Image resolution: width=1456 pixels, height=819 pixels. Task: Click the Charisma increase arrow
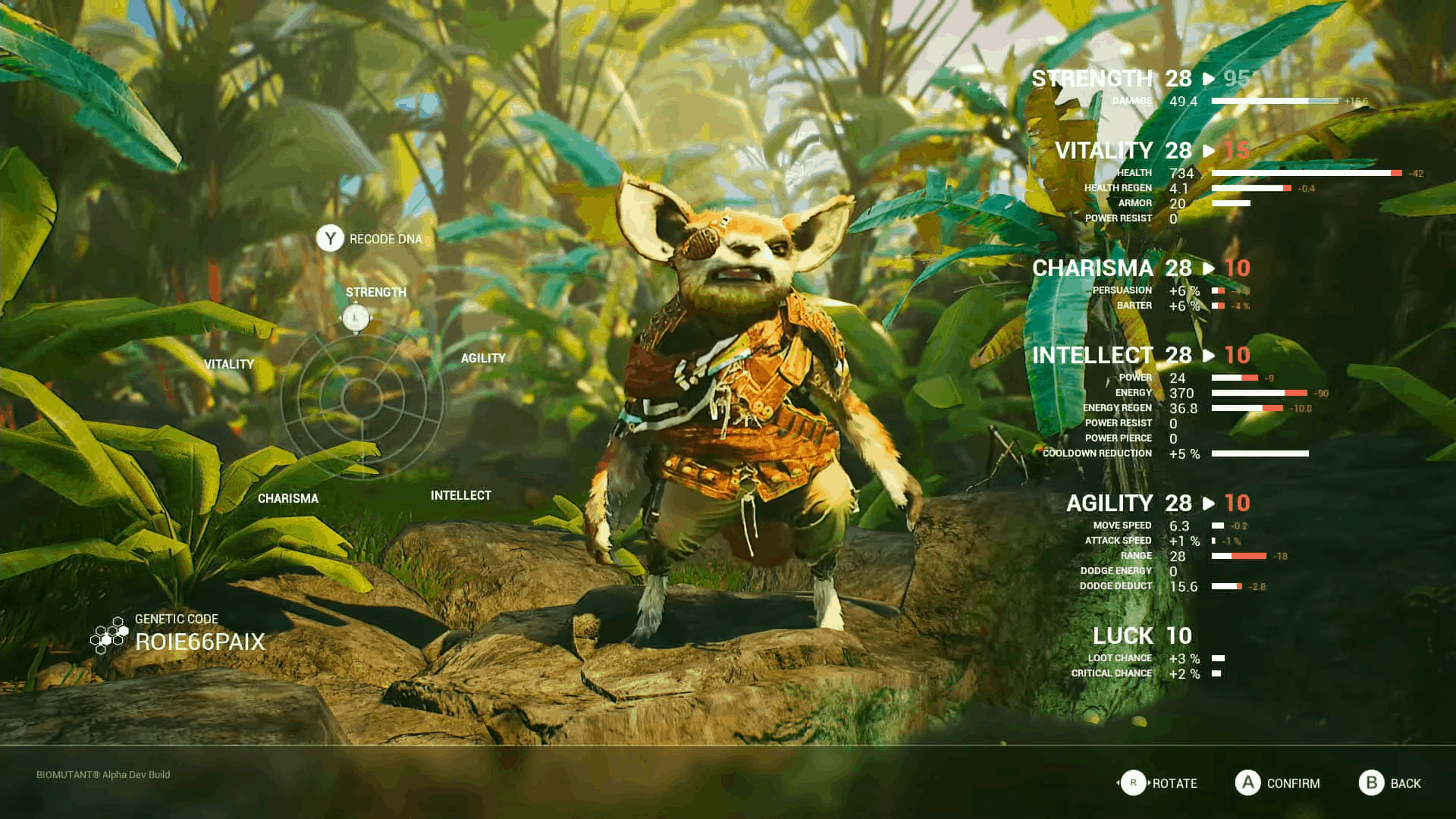(1208, 269)
